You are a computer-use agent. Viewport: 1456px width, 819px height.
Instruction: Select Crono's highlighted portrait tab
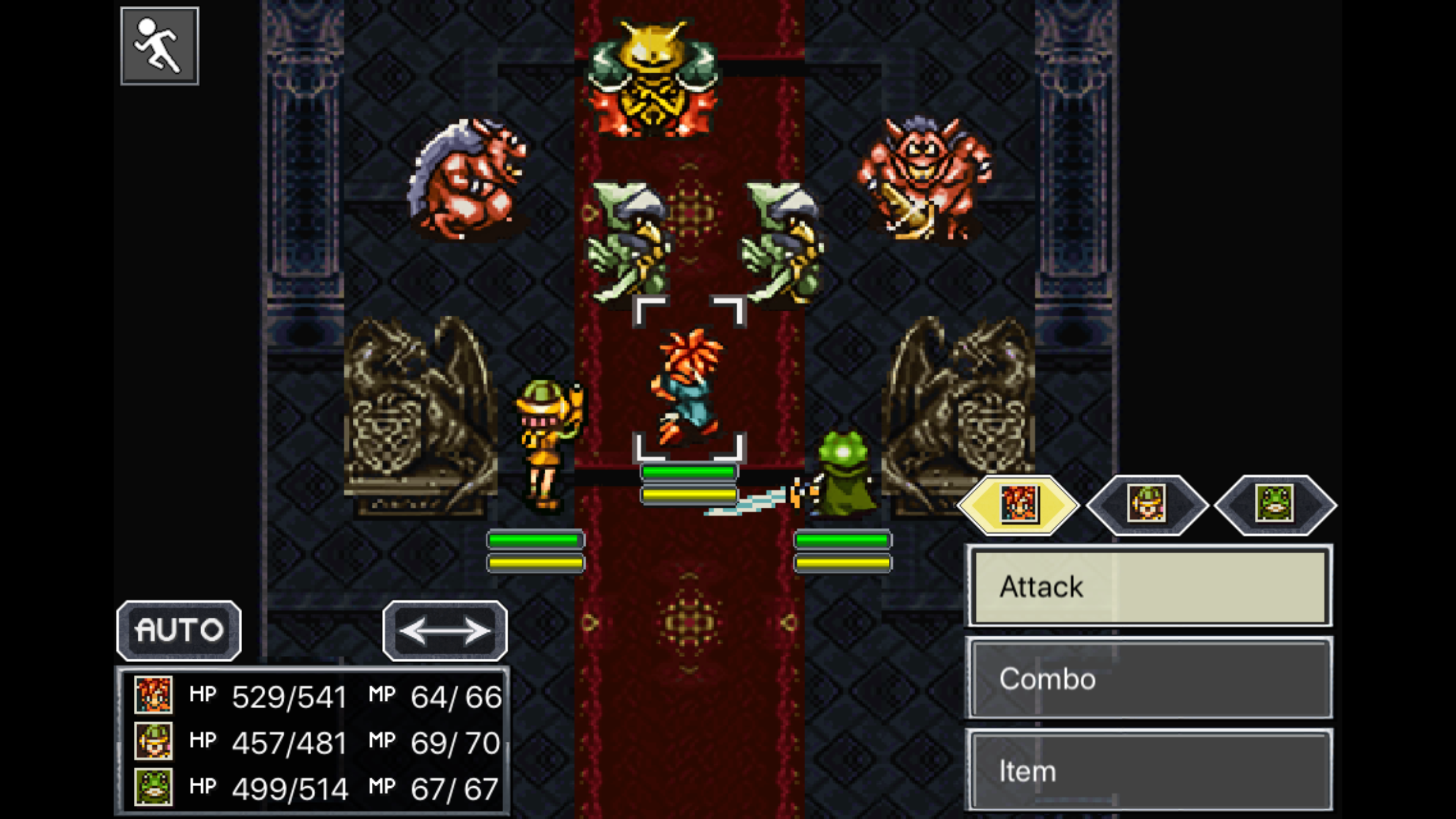pyautogui.click(x=1018, y=504)
